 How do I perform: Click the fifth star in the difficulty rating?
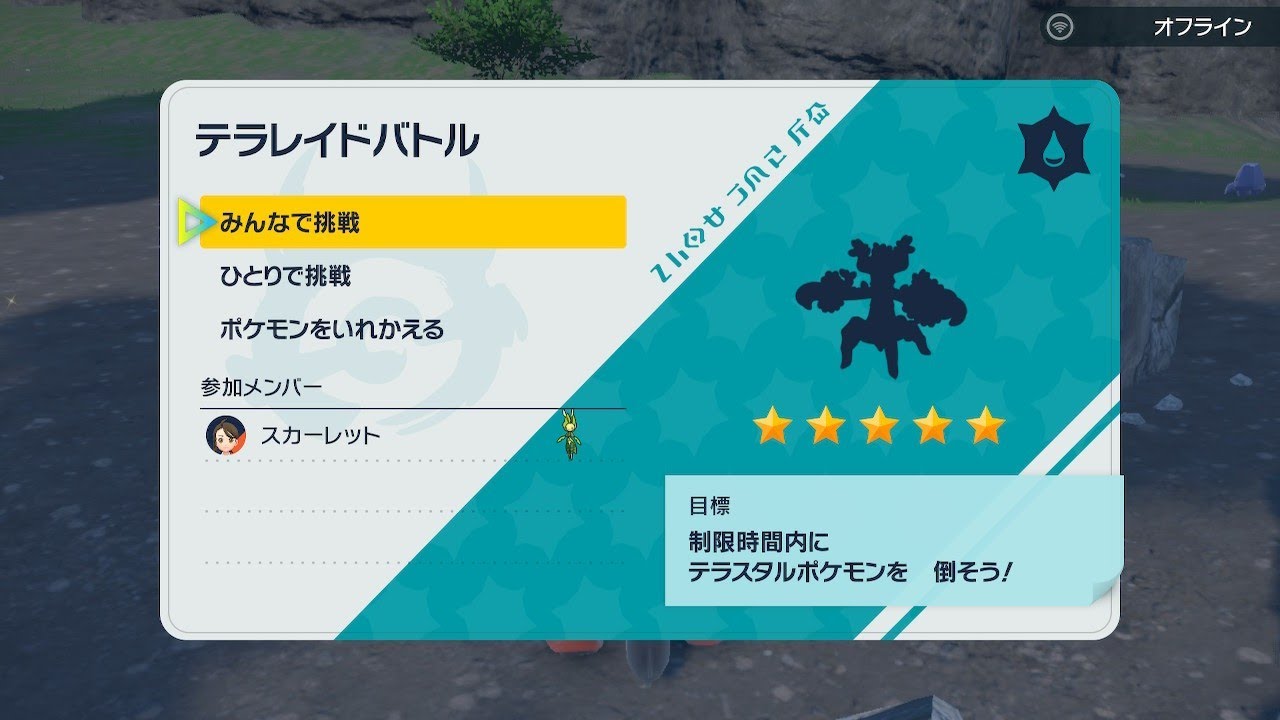986,428
